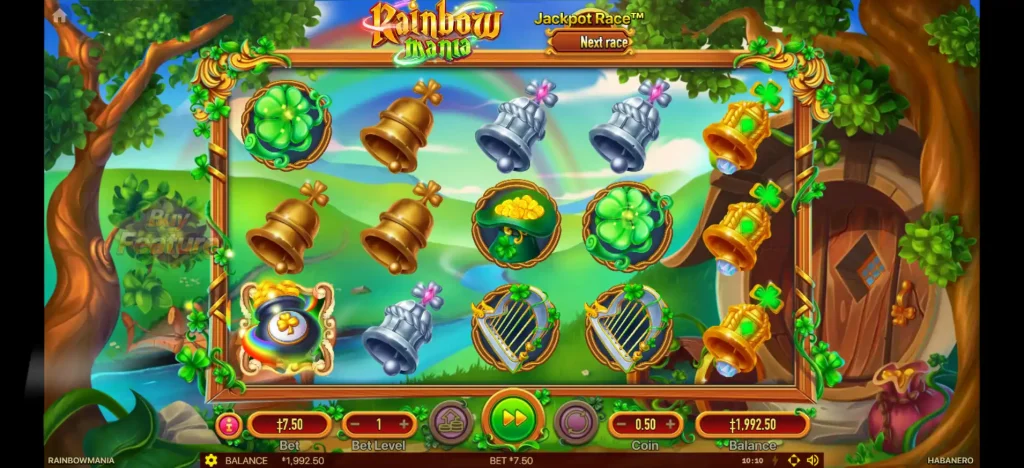1024x468 pixels.
Task: Toggle the lightning bolt quick-spin icon
Action: coord(776,460)
